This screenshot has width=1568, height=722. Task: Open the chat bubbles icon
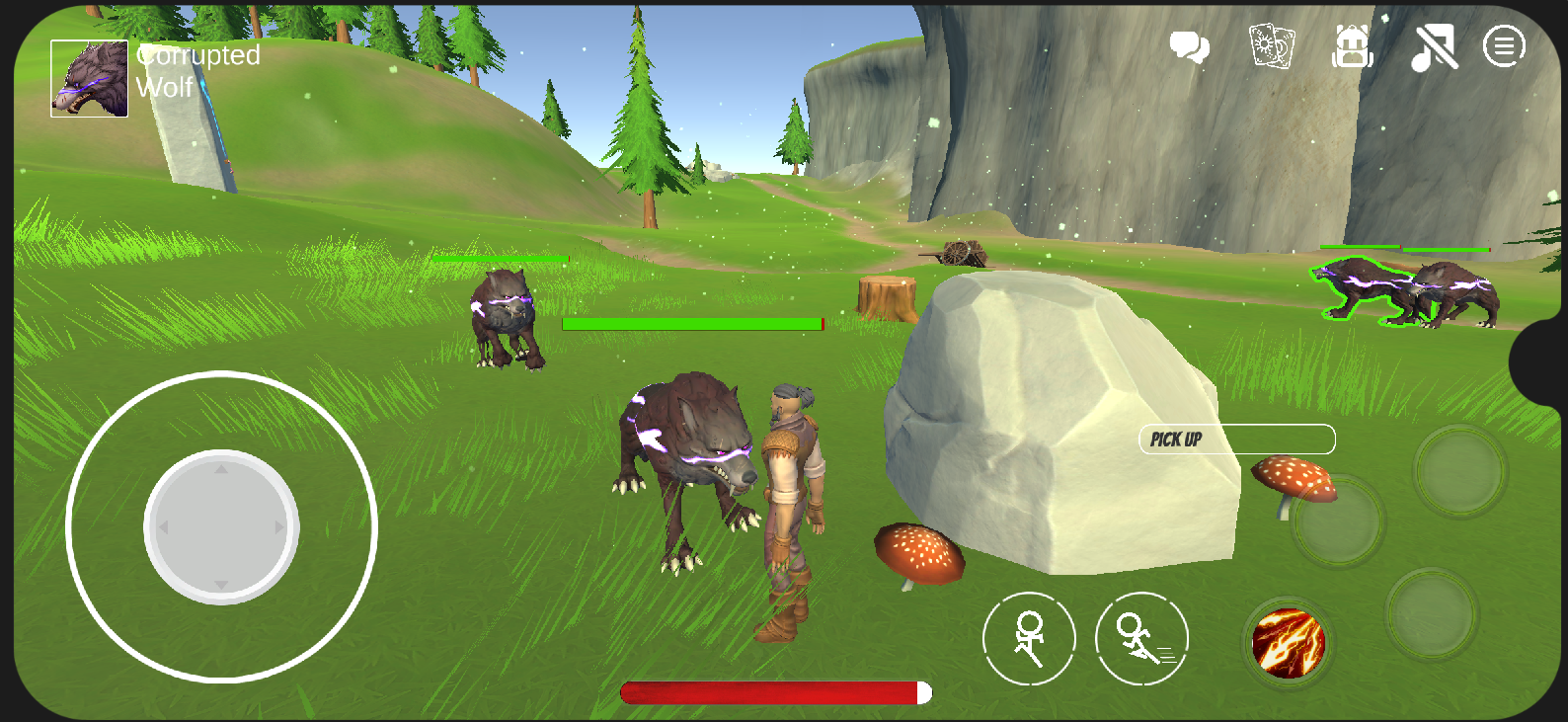(1189, 46)
